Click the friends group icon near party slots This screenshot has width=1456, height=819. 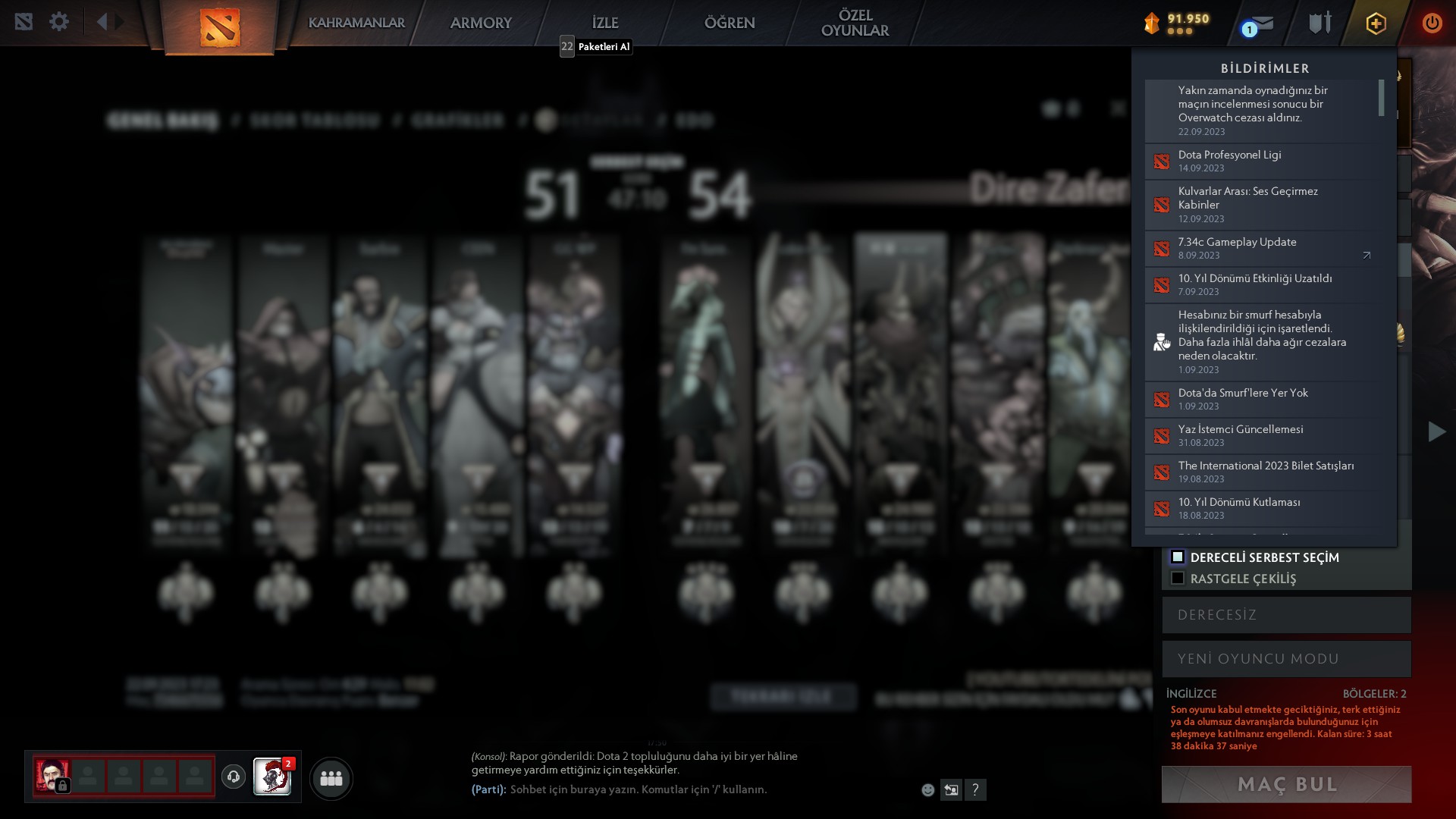330,778
